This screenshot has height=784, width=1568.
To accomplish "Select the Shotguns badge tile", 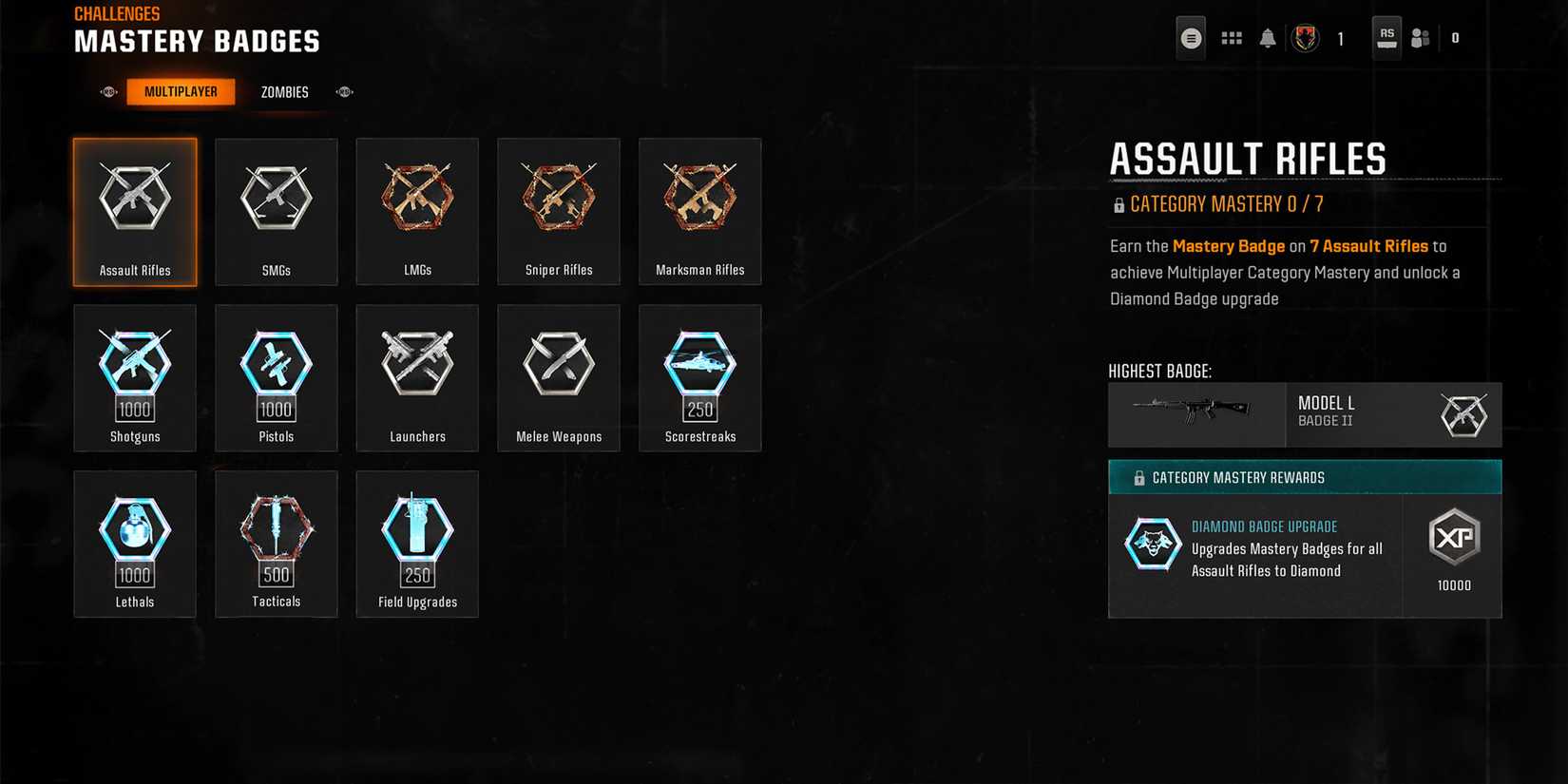I will coord(135,377).
